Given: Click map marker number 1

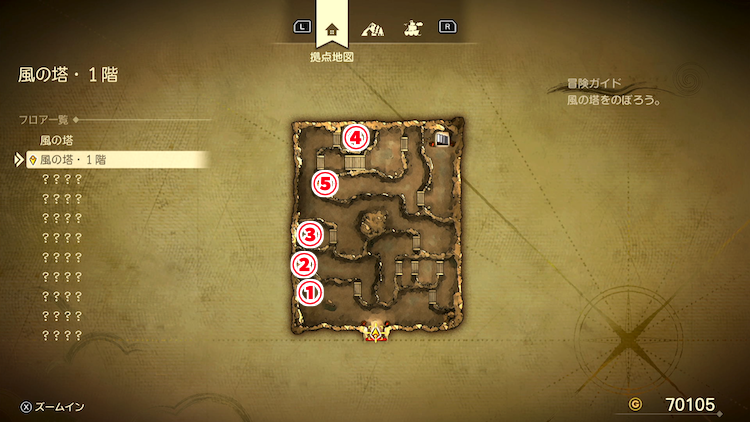Looking at the screenshot, I should 310,292.
